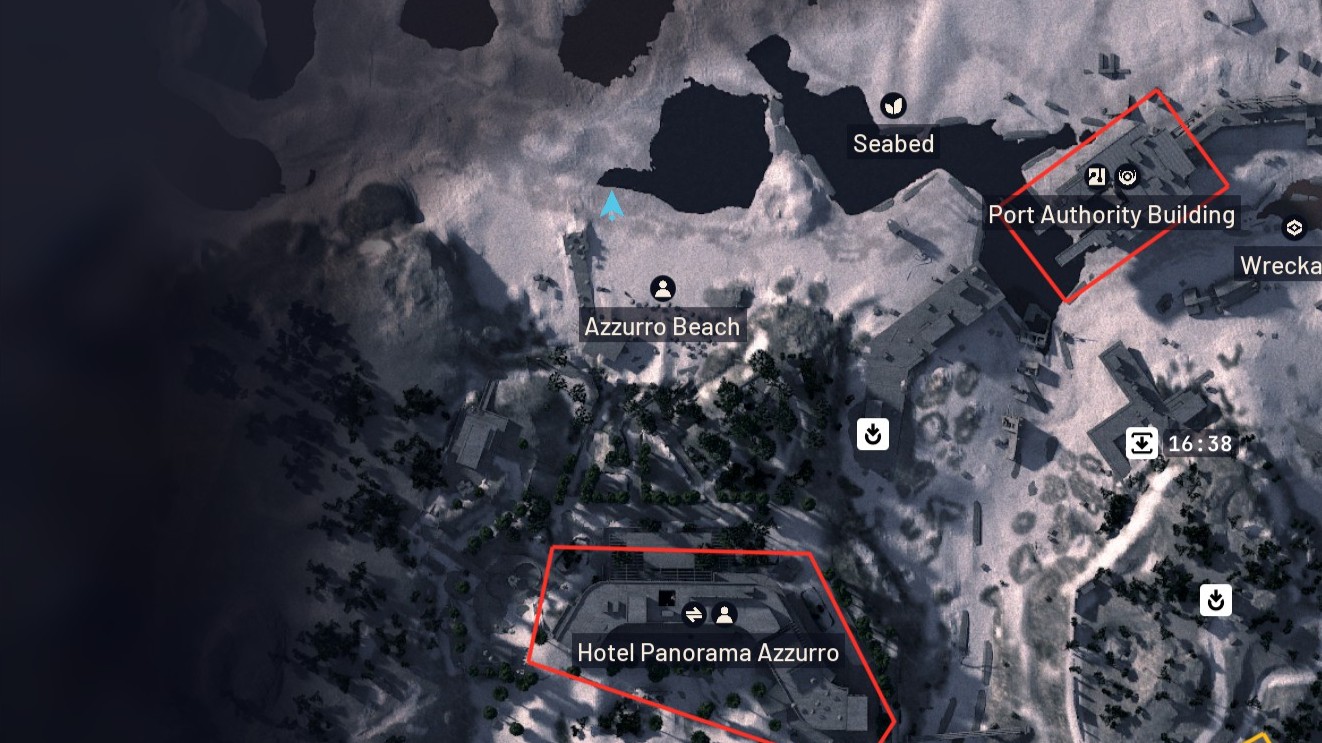The width and height of the screenshot is (1322, 743).
Task: Click the person marker at Hotel Panorama Azzurro
Action: pos(725,614)
